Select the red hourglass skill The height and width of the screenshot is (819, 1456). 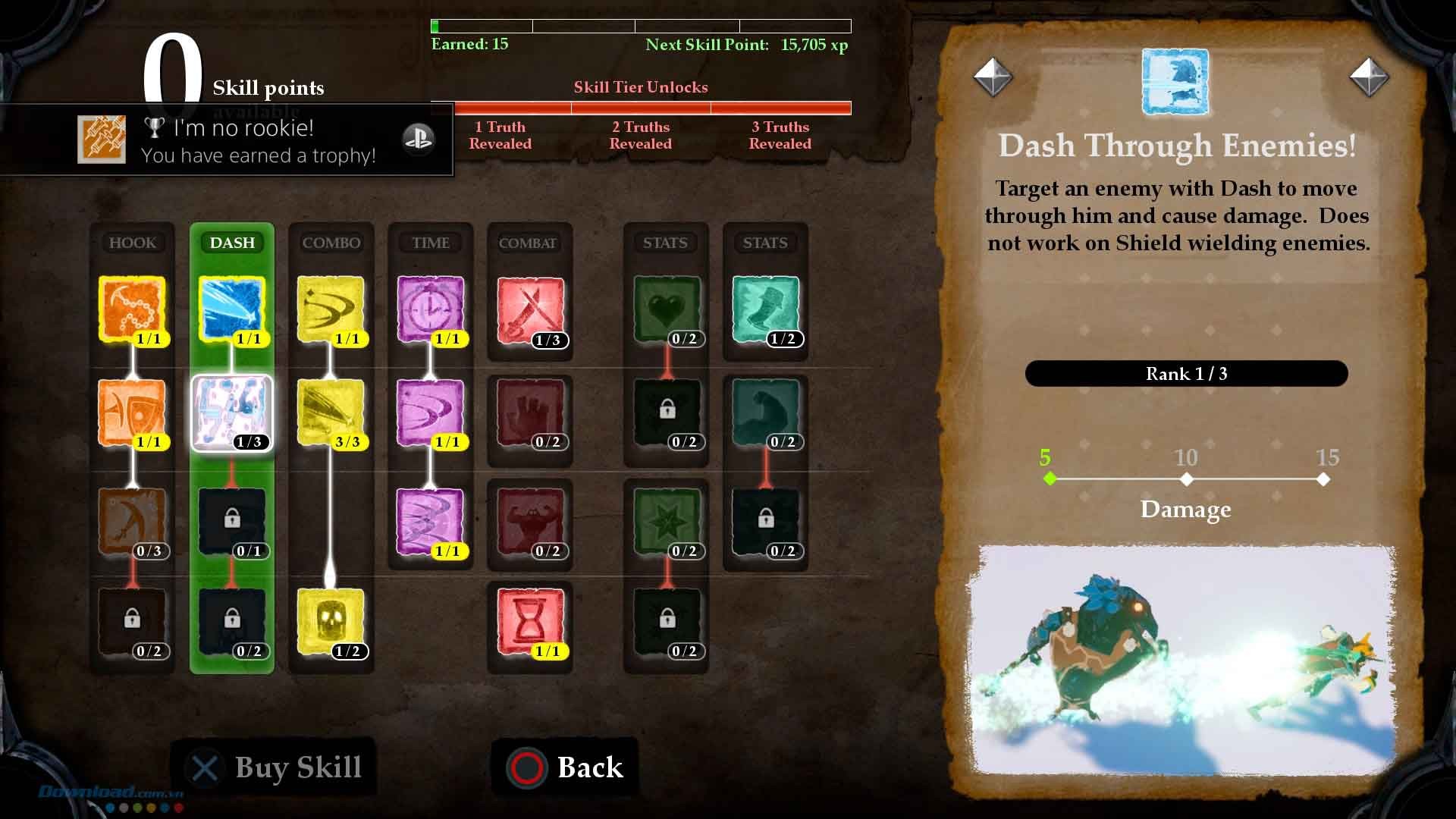pyautogui.click(x=530, y=620)
